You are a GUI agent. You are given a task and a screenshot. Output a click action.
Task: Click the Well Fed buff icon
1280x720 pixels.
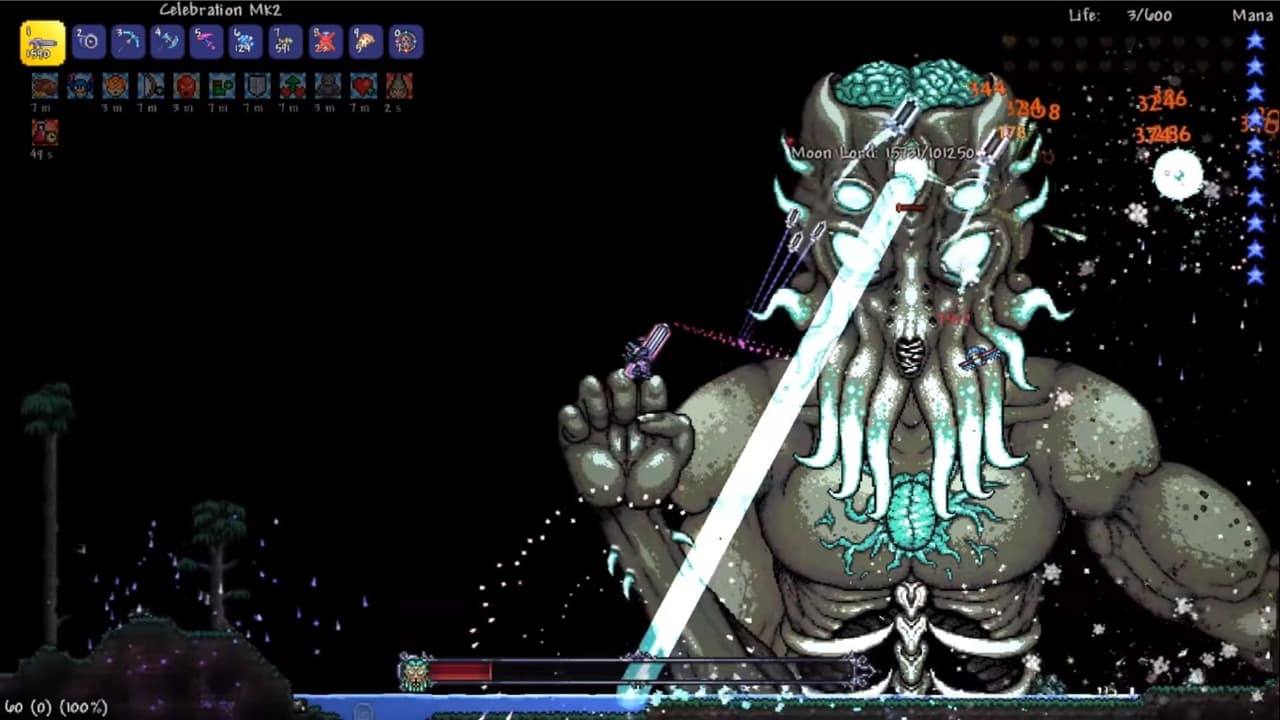coord(44,87)
